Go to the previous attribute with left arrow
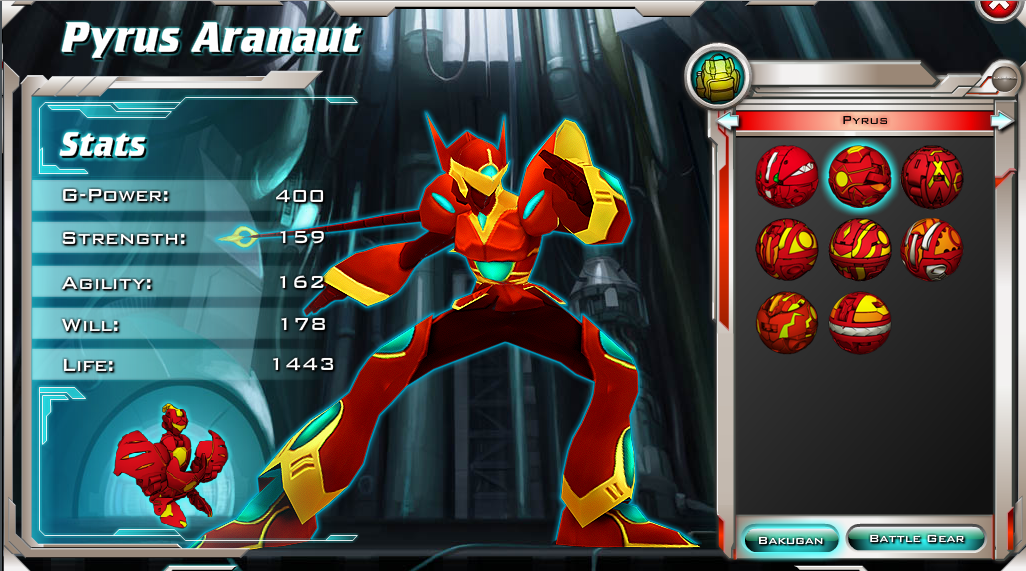Viewport: 1026px width, 571px height. [727, 121]
